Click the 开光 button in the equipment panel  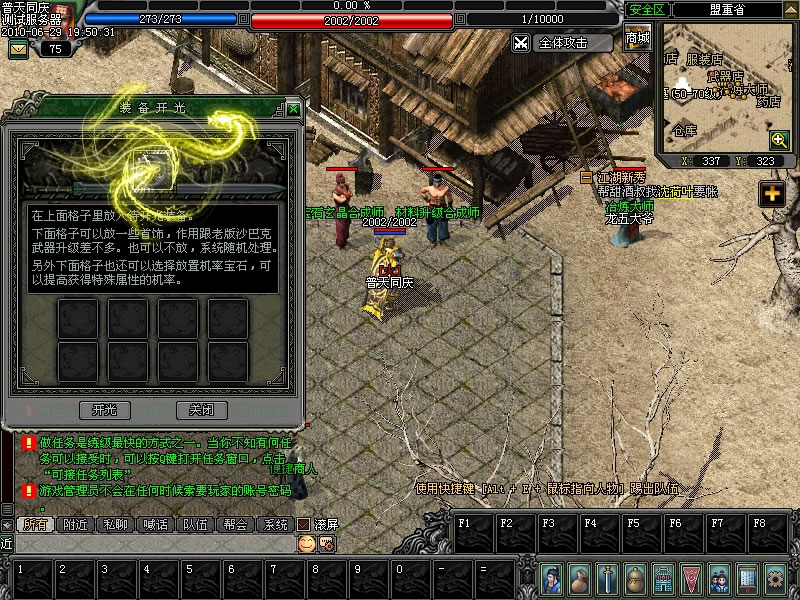point(105,409)
